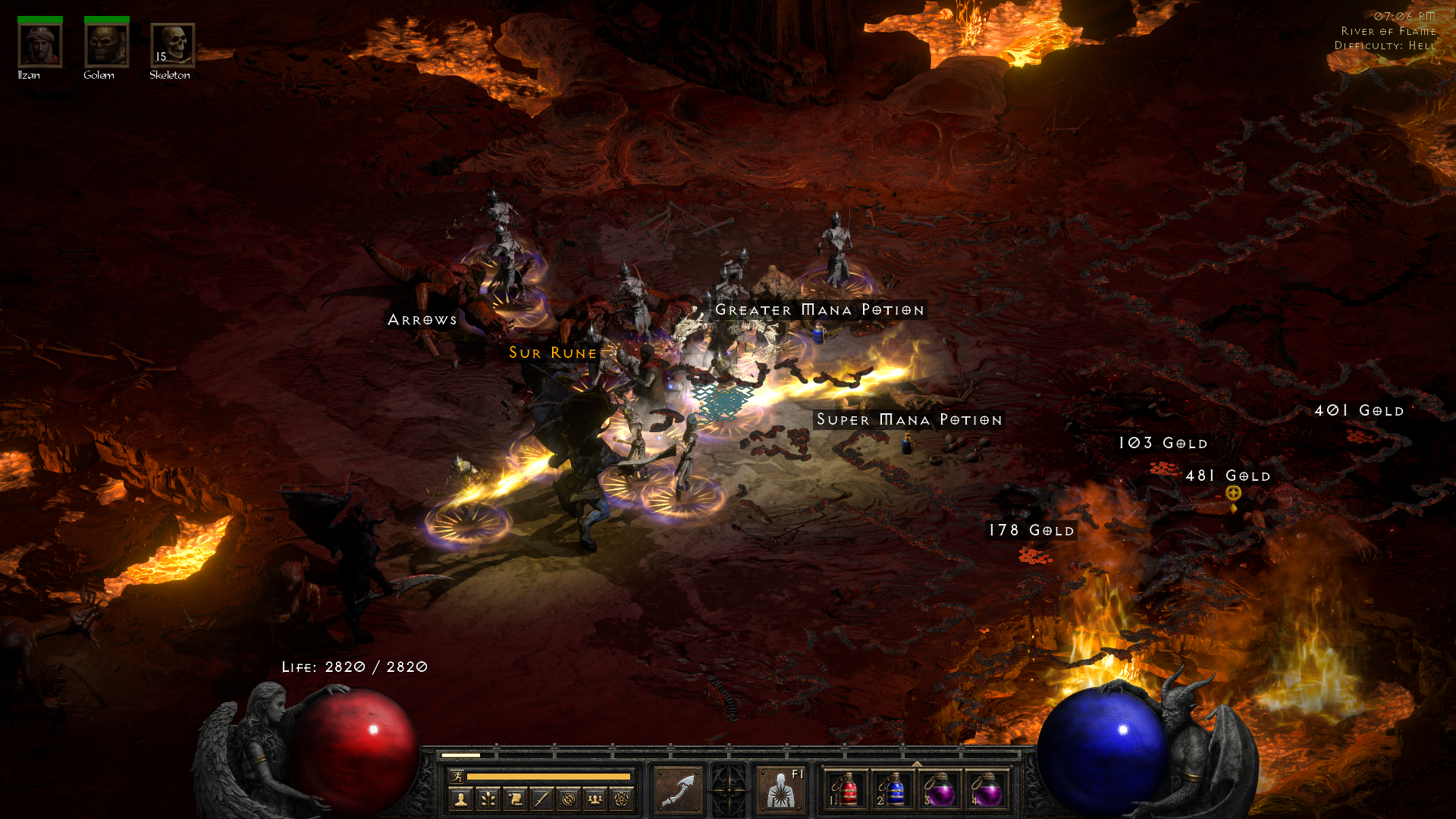Click the pentagram chat icon on the mini panel
The height and width of the screenshot is (819, 1456).
tap(620, 799)
